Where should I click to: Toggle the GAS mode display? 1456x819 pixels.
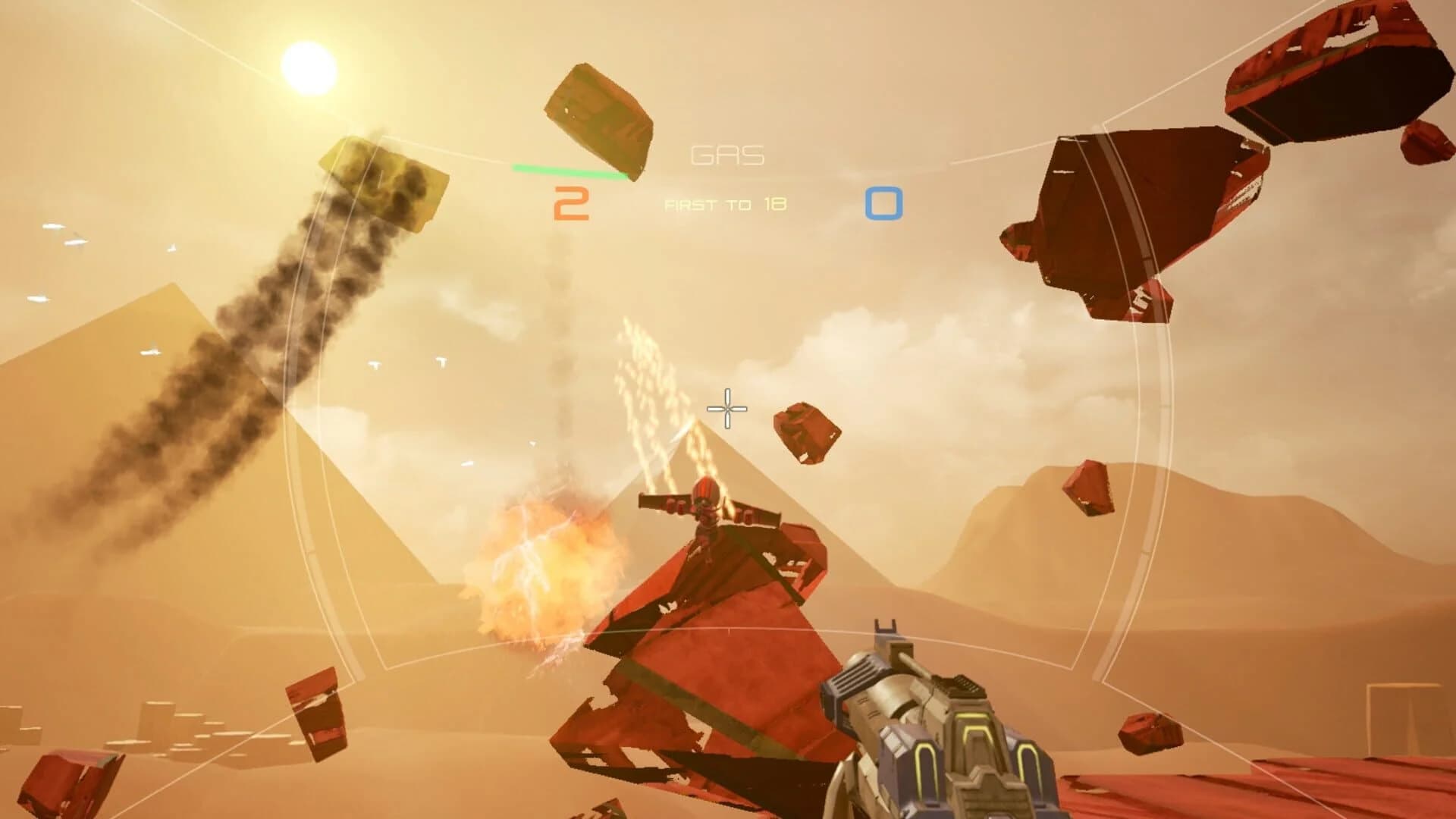click(726, 155)
